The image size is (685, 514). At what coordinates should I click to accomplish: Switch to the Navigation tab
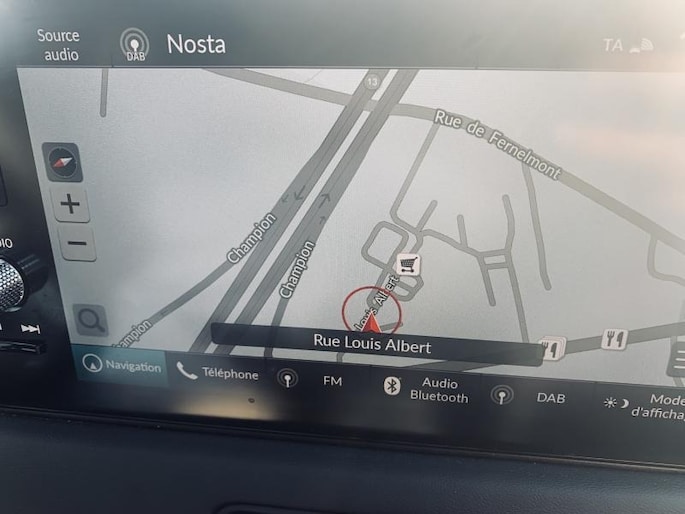coord(123,366)
